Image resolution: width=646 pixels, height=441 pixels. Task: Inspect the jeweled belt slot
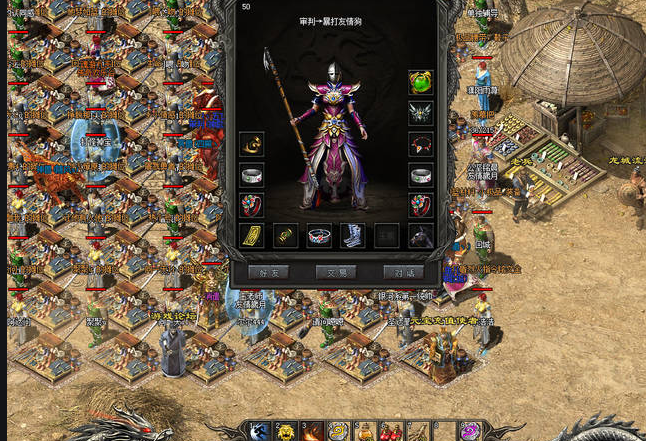tap(319, 236)
